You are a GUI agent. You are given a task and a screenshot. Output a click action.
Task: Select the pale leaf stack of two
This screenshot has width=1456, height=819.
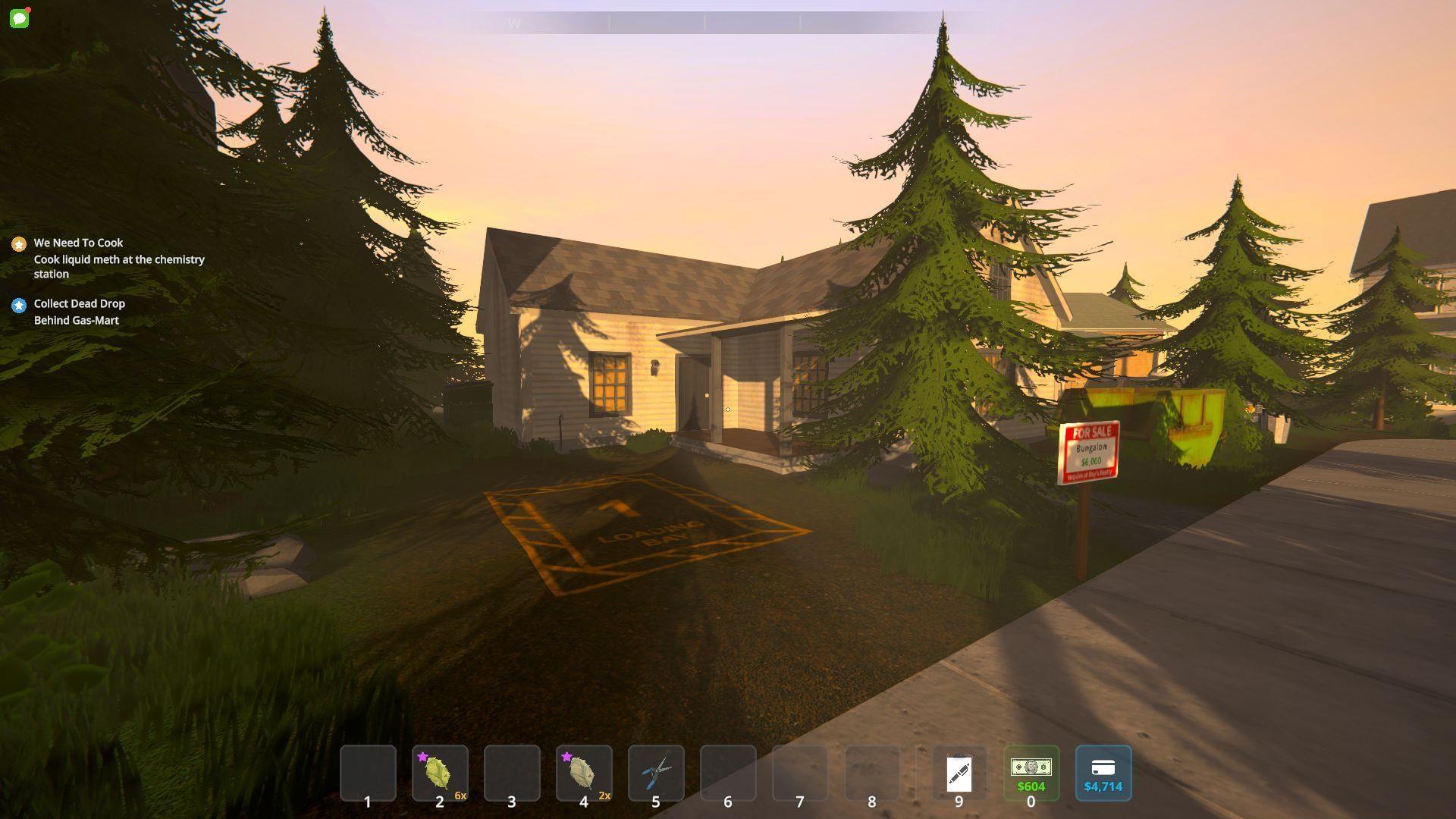click(x=583, y=773)
